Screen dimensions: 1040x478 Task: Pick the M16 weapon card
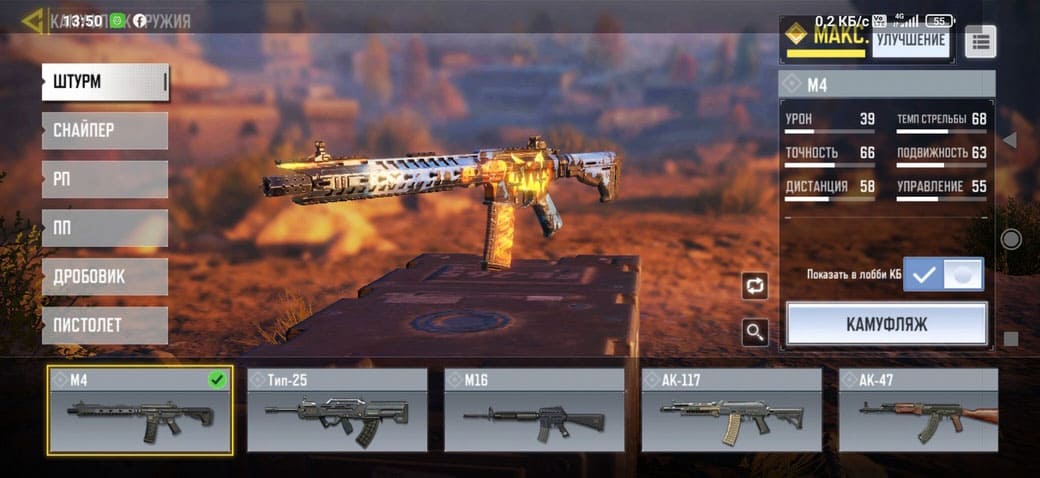coord(534,410)
